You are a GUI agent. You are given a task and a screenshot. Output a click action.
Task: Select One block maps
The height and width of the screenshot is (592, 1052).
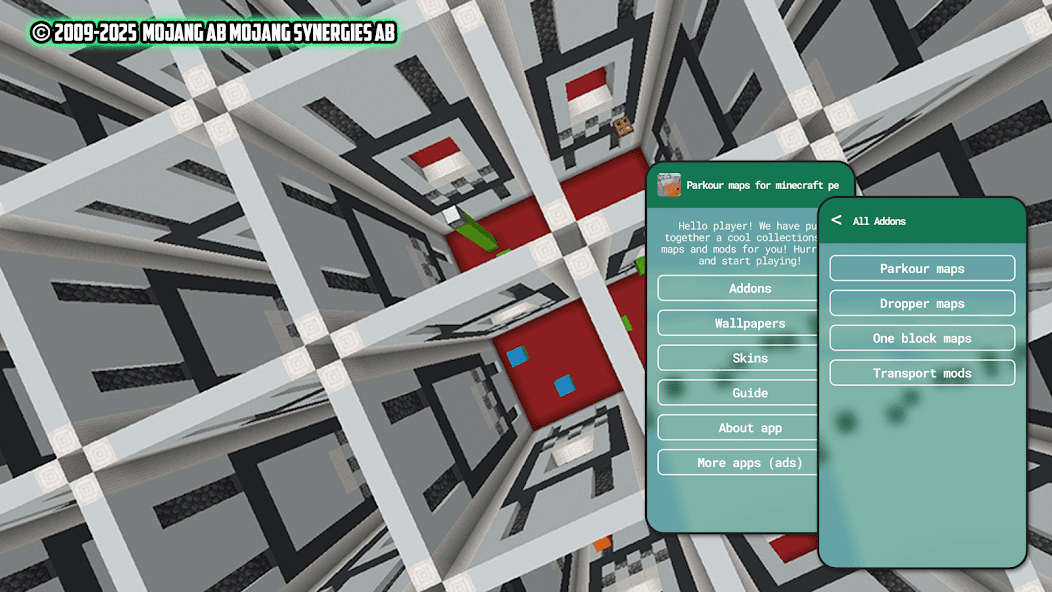point(922,338)
